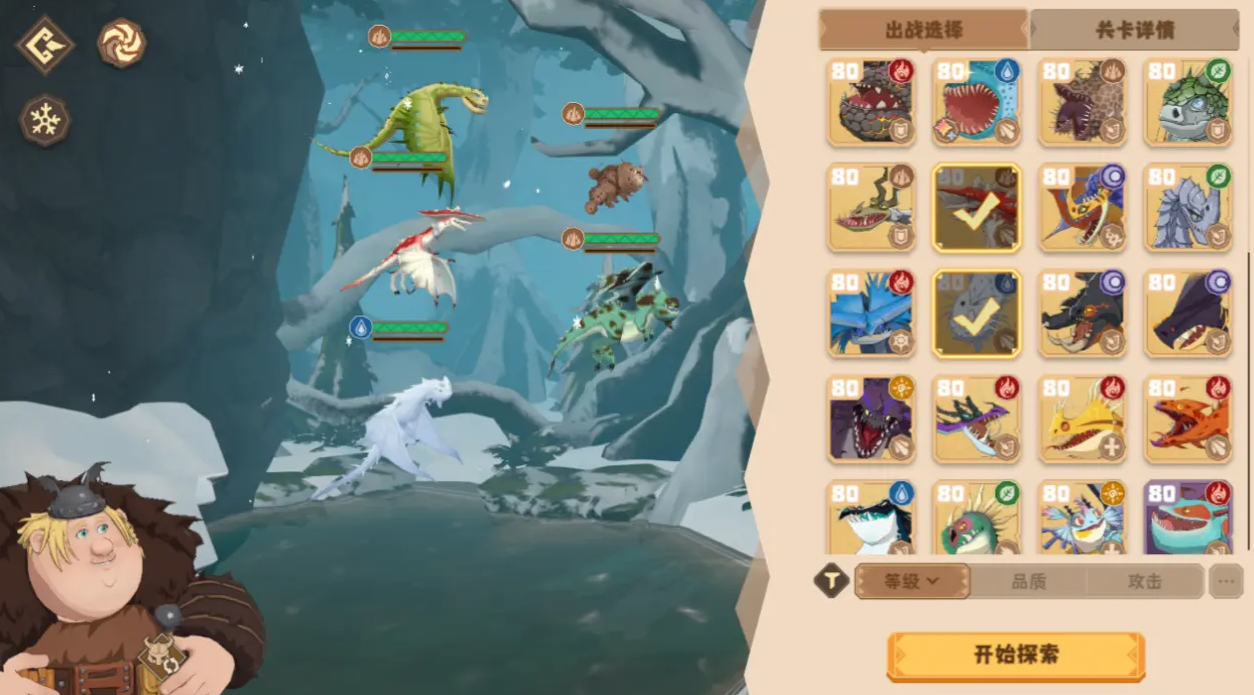Choose the green turtle-like dragon card
This screenshot has width=1254, height=695.
[x=1187, y=101]
